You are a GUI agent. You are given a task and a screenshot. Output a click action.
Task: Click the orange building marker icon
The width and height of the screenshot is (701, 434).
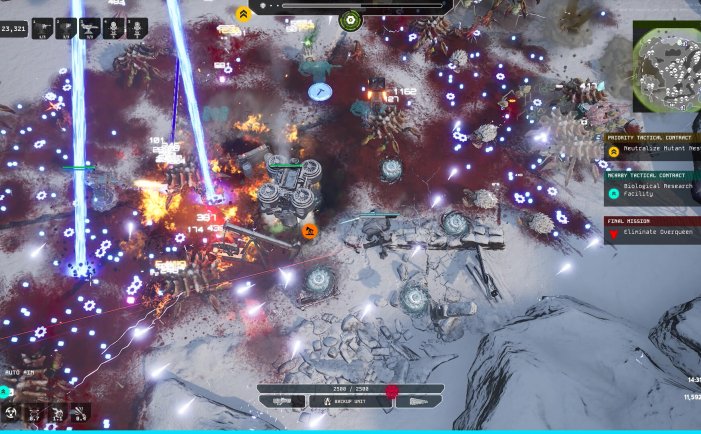click(310, 232)
